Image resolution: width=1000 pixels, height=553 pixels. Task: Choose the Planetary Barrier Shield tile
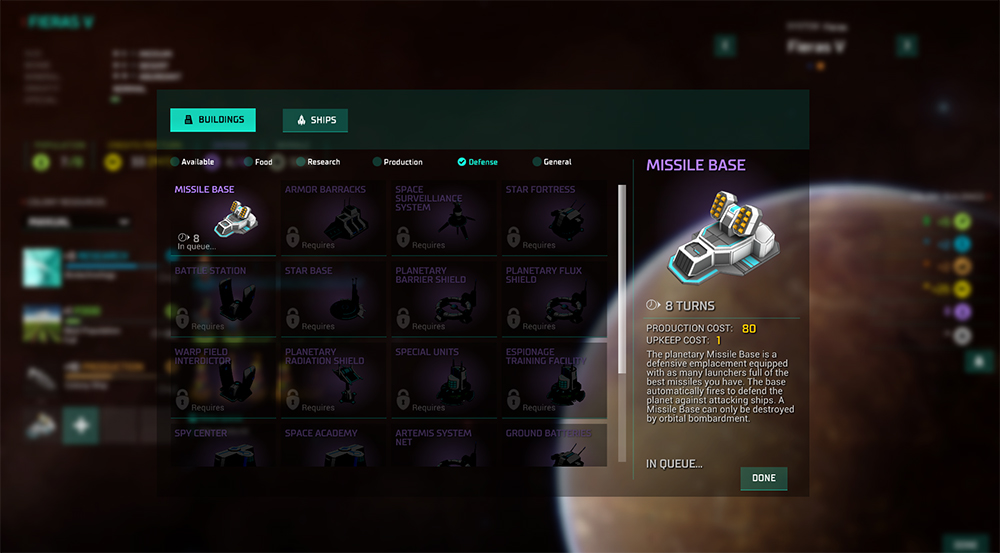point(444,298)
